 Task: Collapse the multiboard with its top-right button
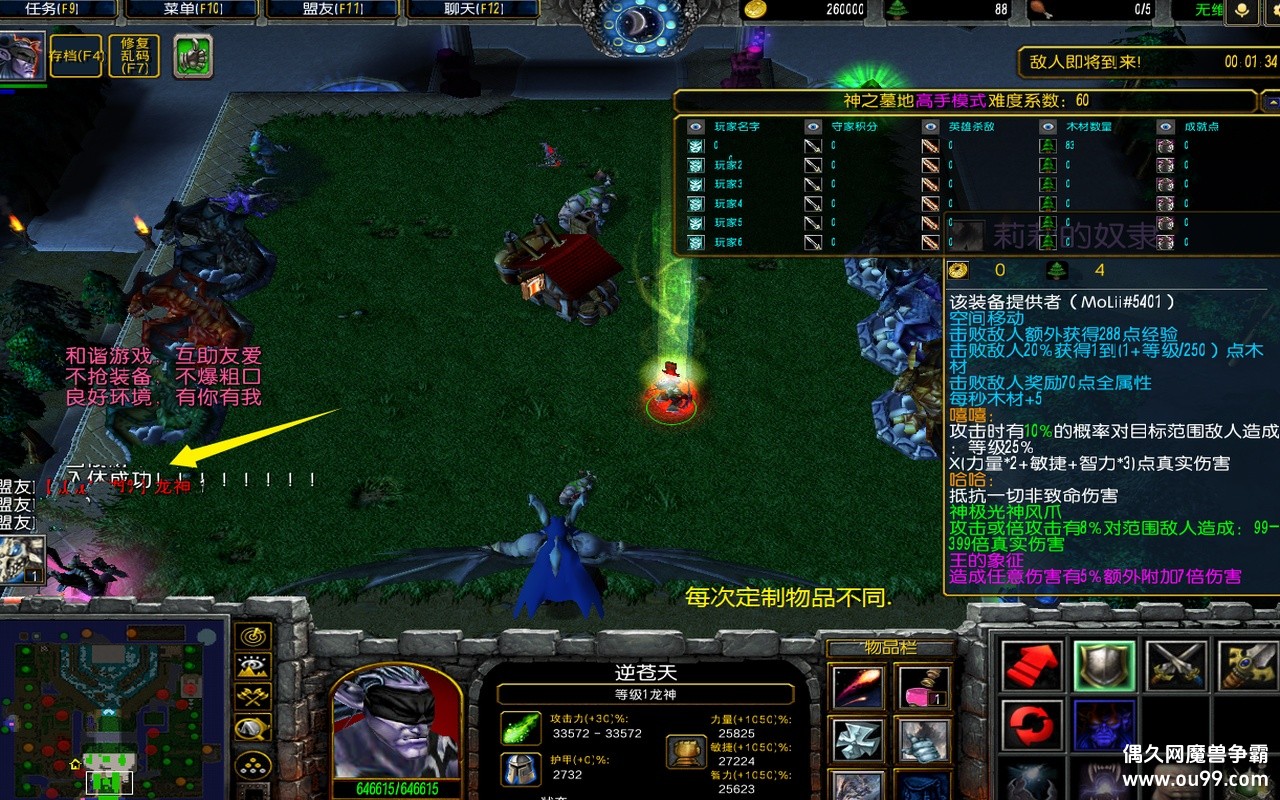coord(1270,102)
